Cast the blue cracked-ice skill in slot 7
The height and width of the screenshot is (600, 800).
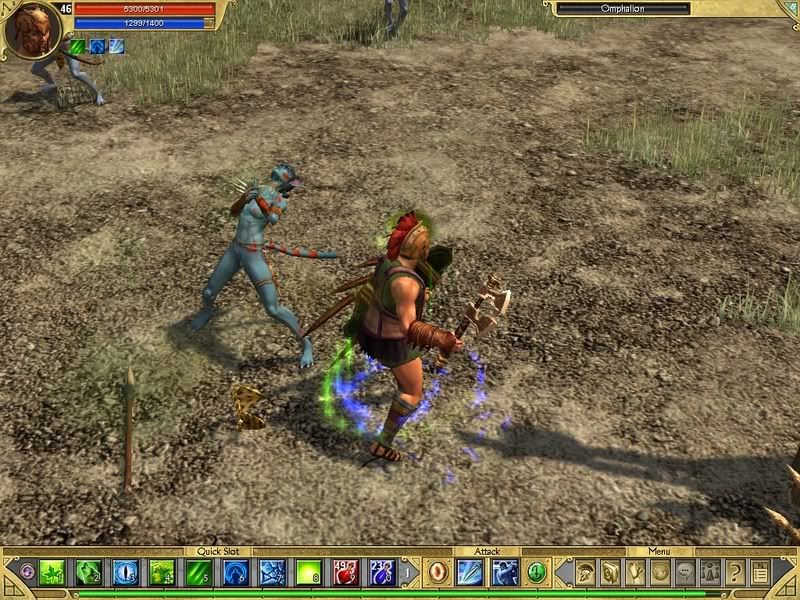(x=272, y=572)
